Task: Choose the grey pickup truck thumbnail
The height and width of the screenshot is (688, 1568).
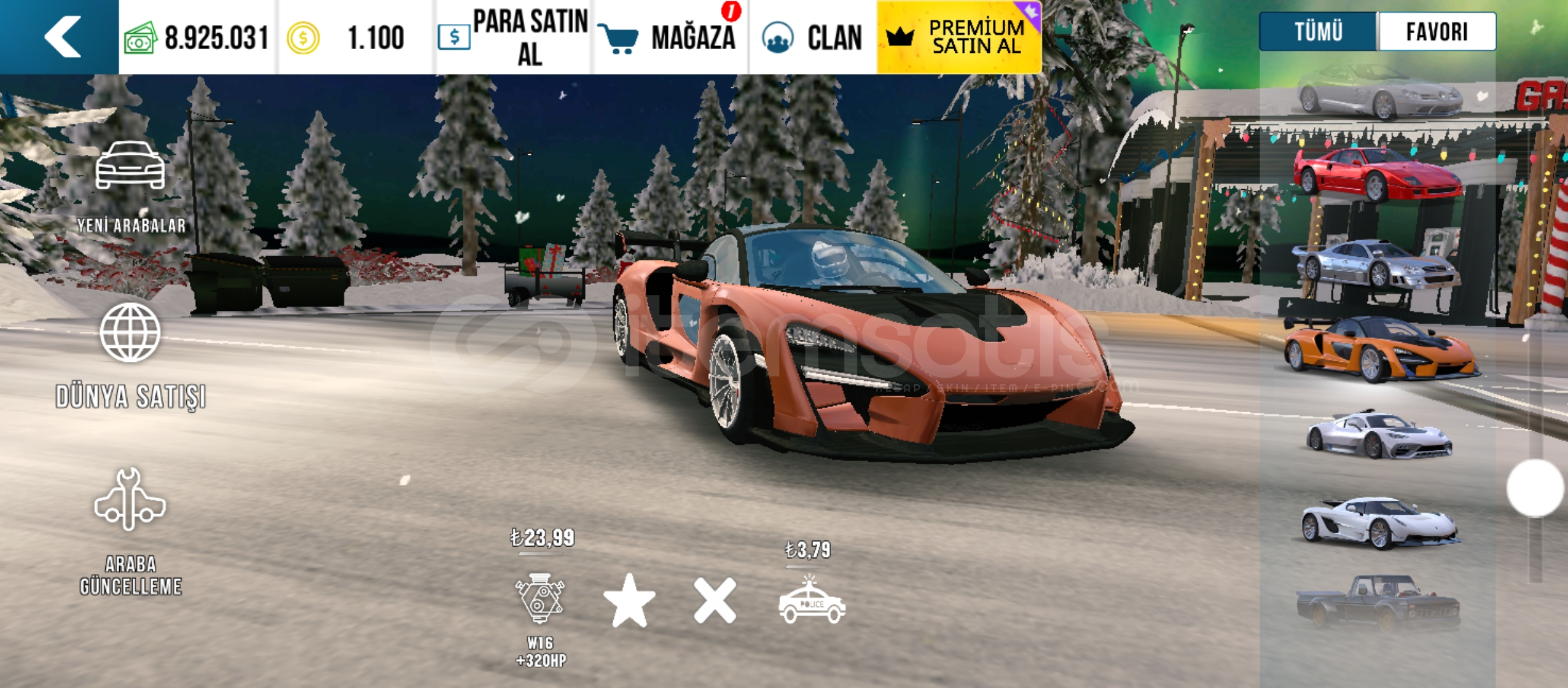Action: 1378,602
